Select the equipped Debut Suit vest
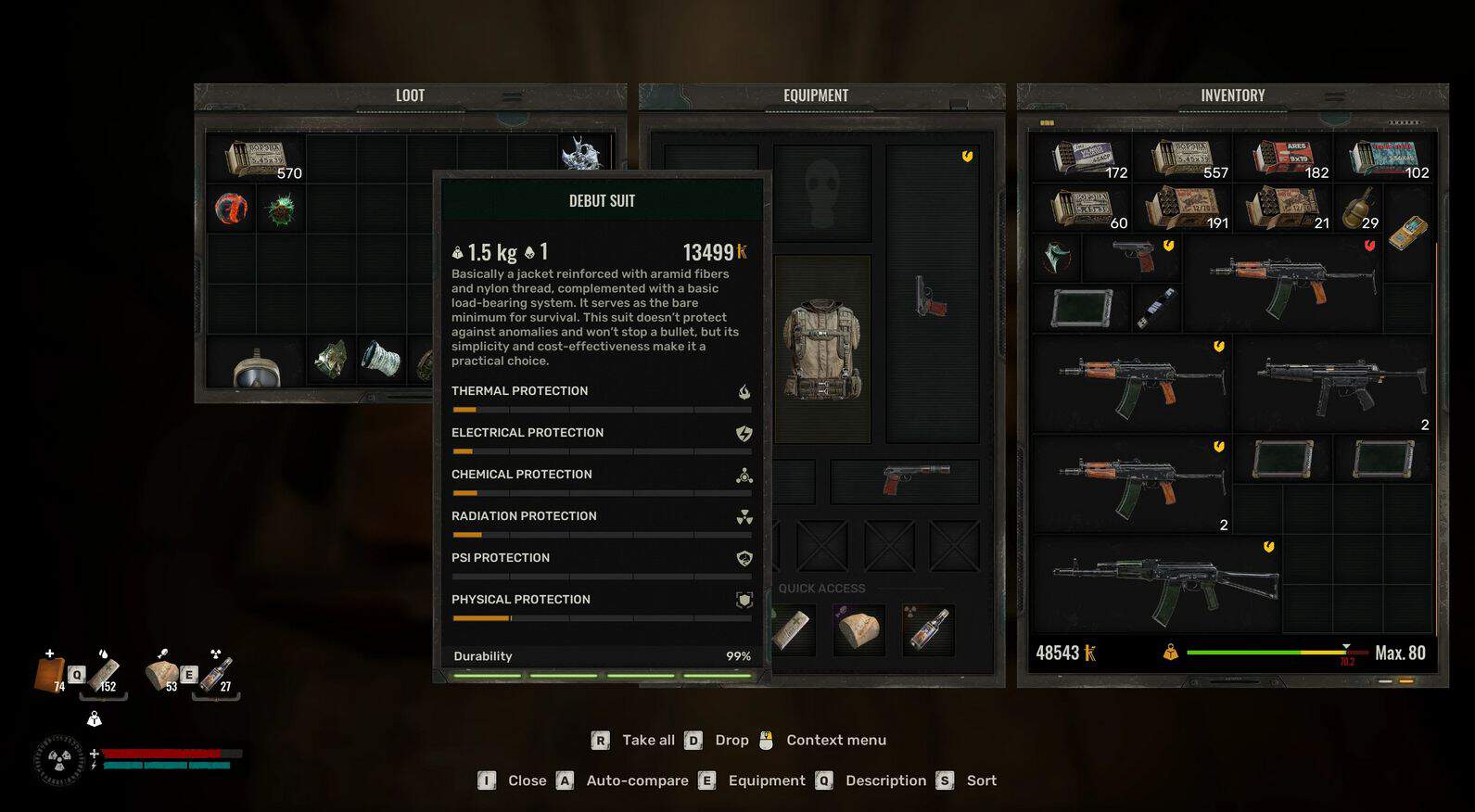The width and height of the screenshot is (1475, 812). 821,349
